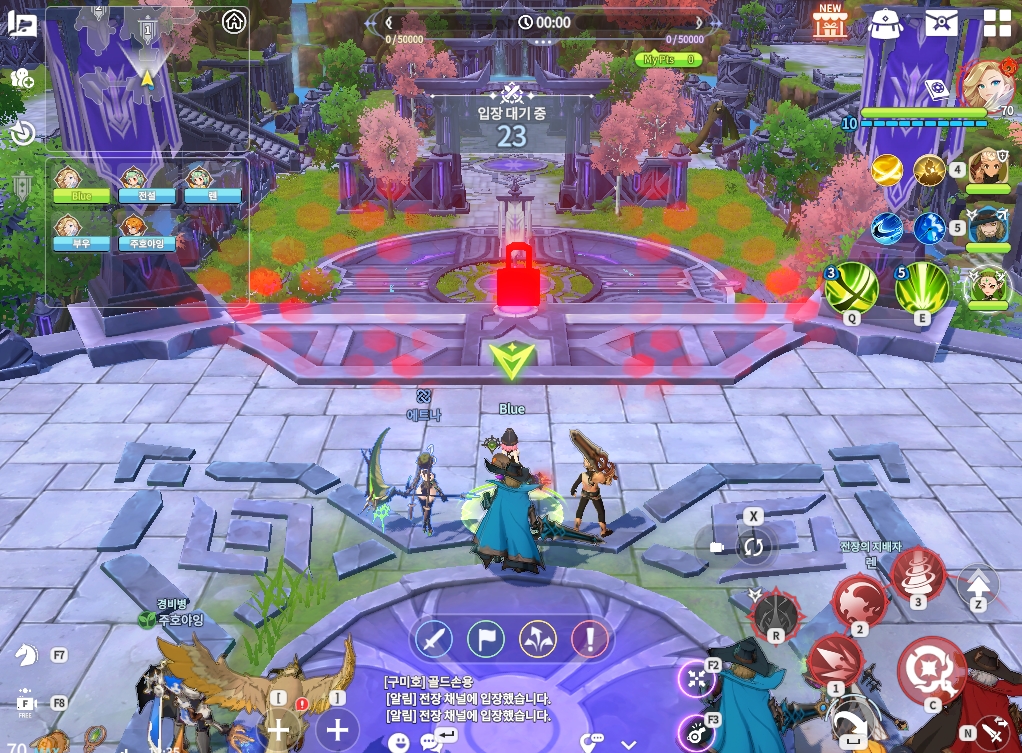The height and width of the screenshot is (753, 1022).
Task: Click the camera rotate button
Action: pos(753,547)
